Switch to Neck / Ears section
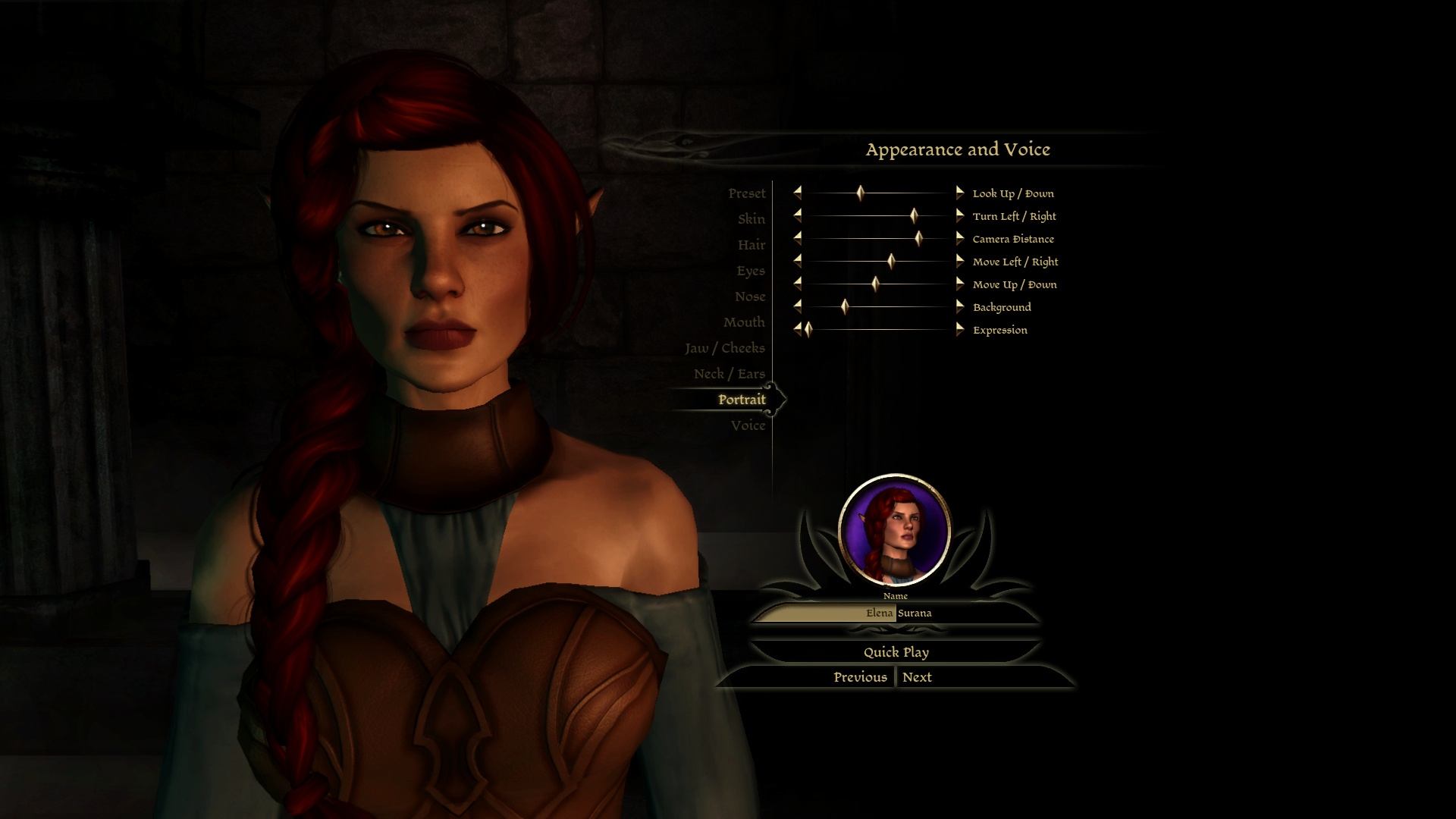 click(729, 374)
